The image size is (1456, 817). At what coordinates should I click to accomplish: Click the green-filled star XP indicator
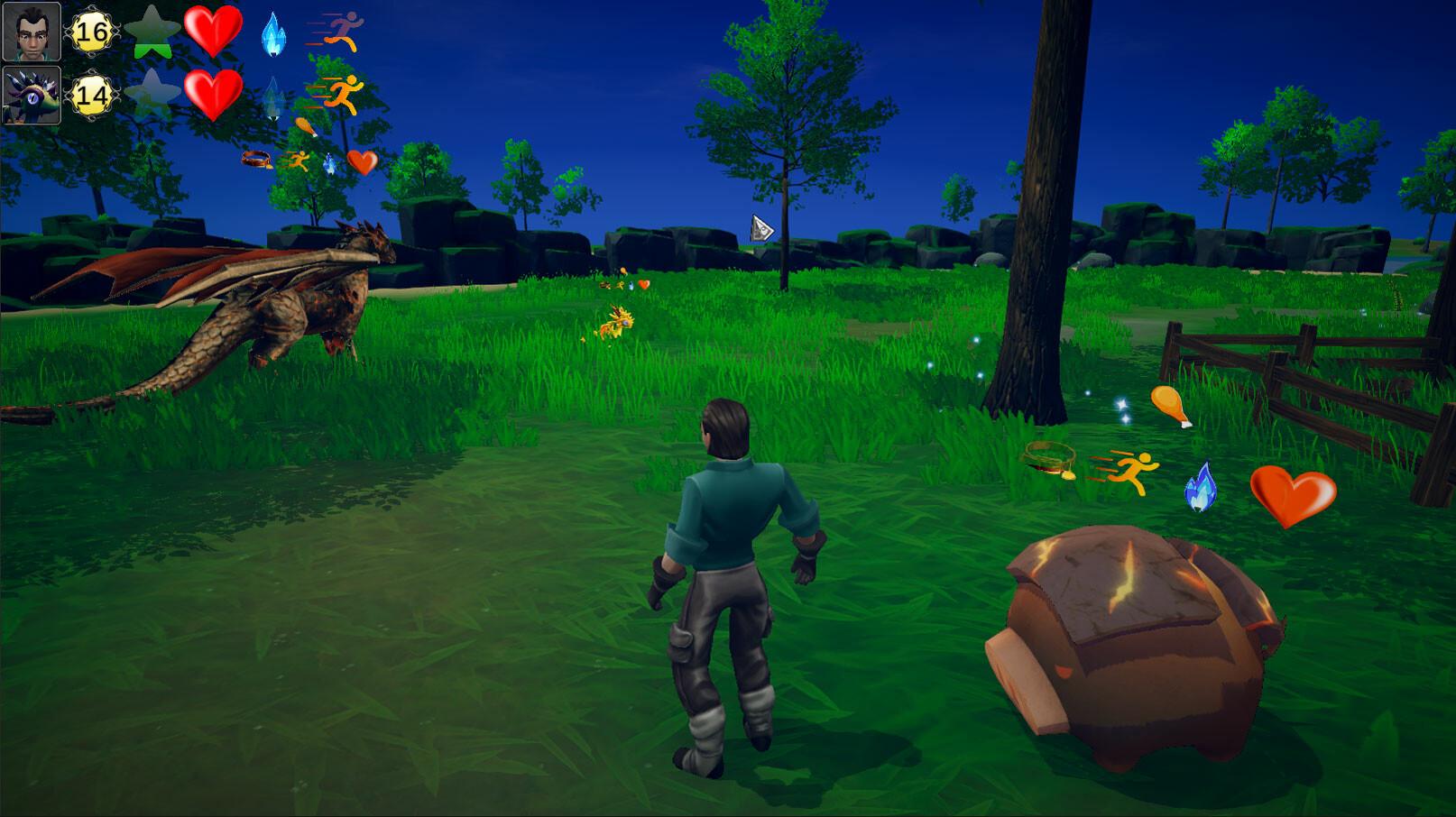[x=151, y=32]
